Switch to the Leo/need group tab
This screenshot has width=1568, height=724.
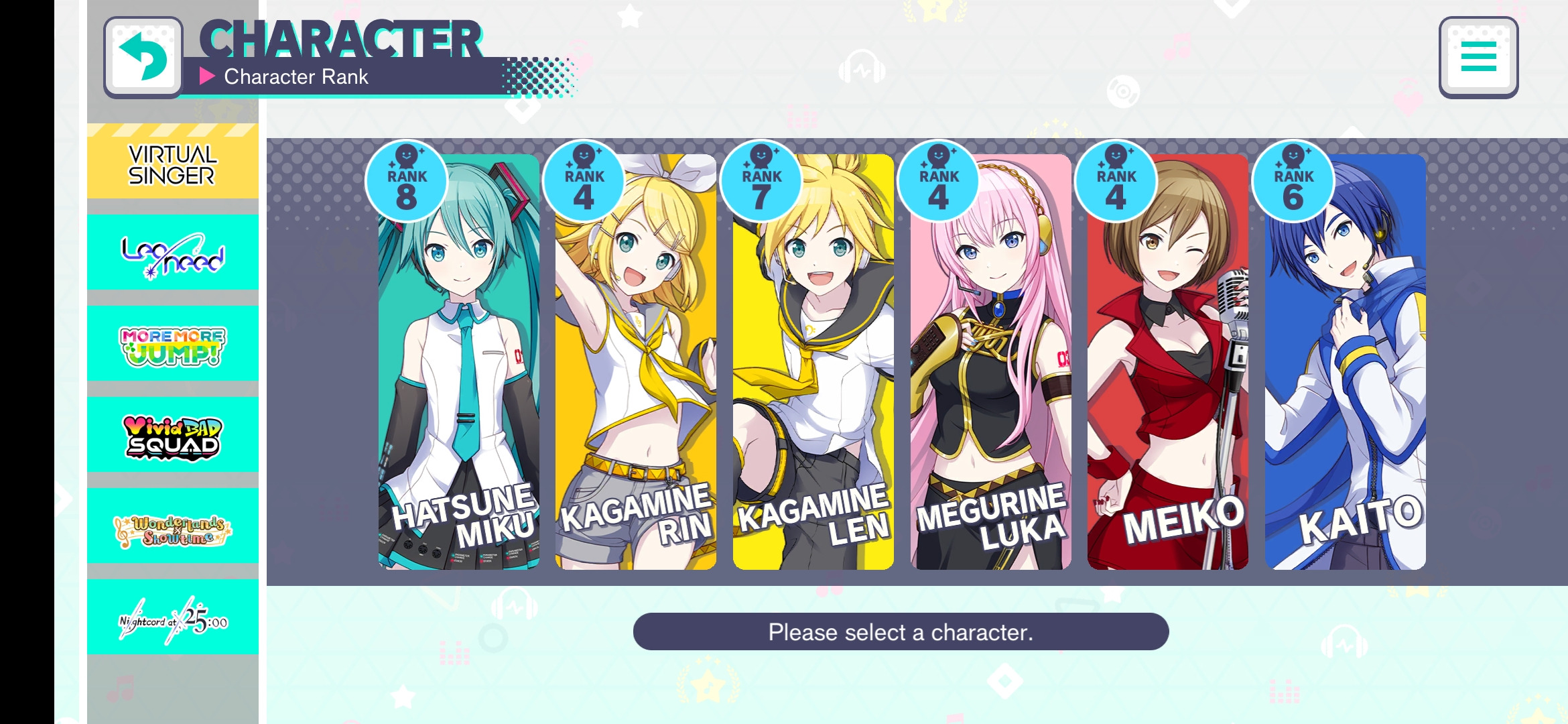click(173, 253)
